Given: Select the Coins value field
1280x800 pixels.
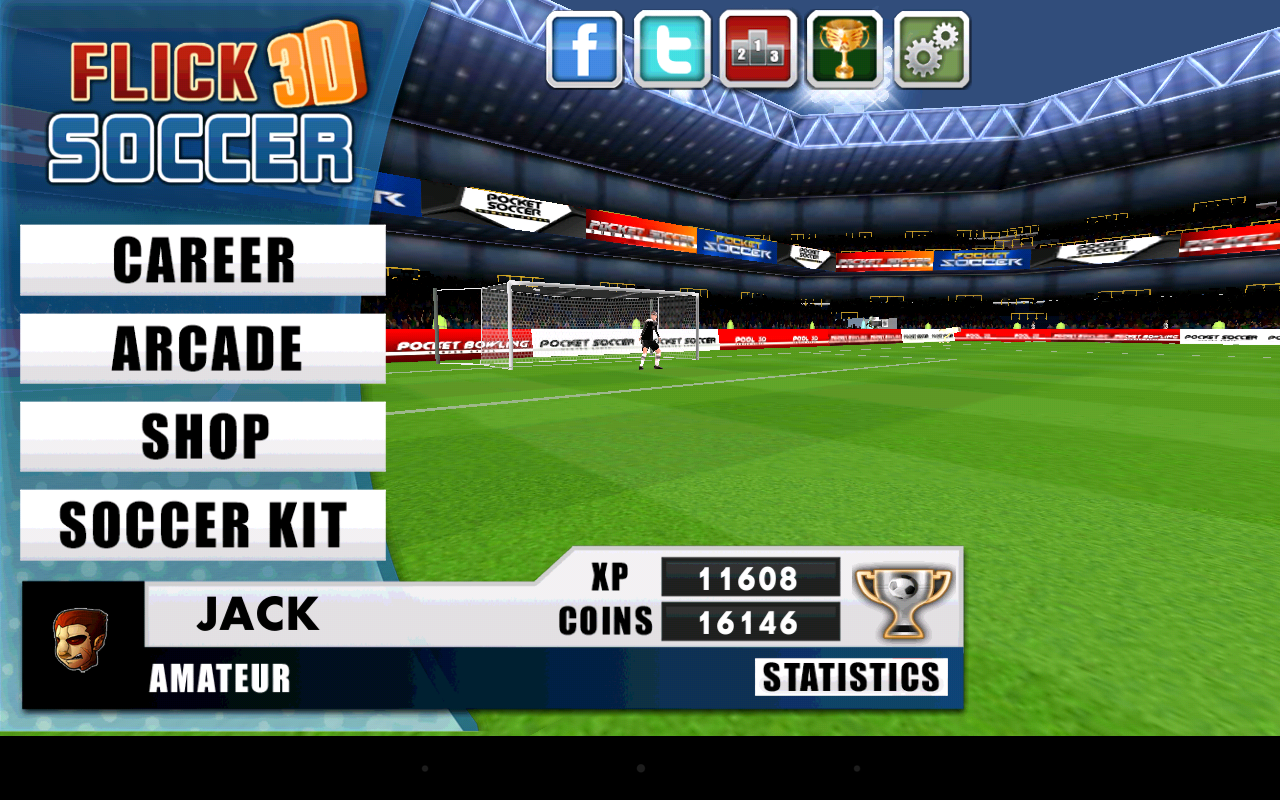Looking at the screenshot, I should pos(751,622).
